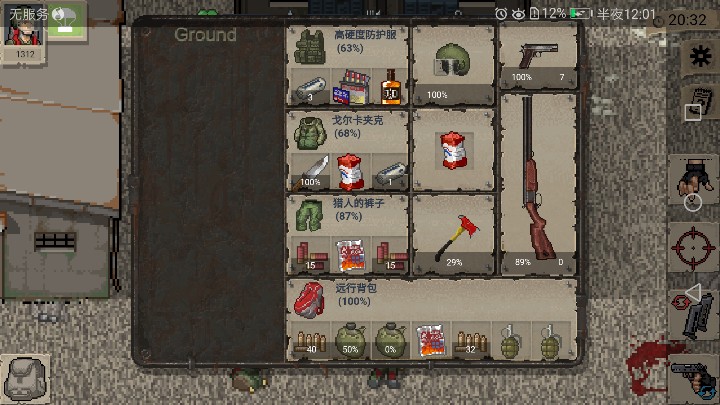
Task: Choose the green helmet slot
Action: coord(453,62)
